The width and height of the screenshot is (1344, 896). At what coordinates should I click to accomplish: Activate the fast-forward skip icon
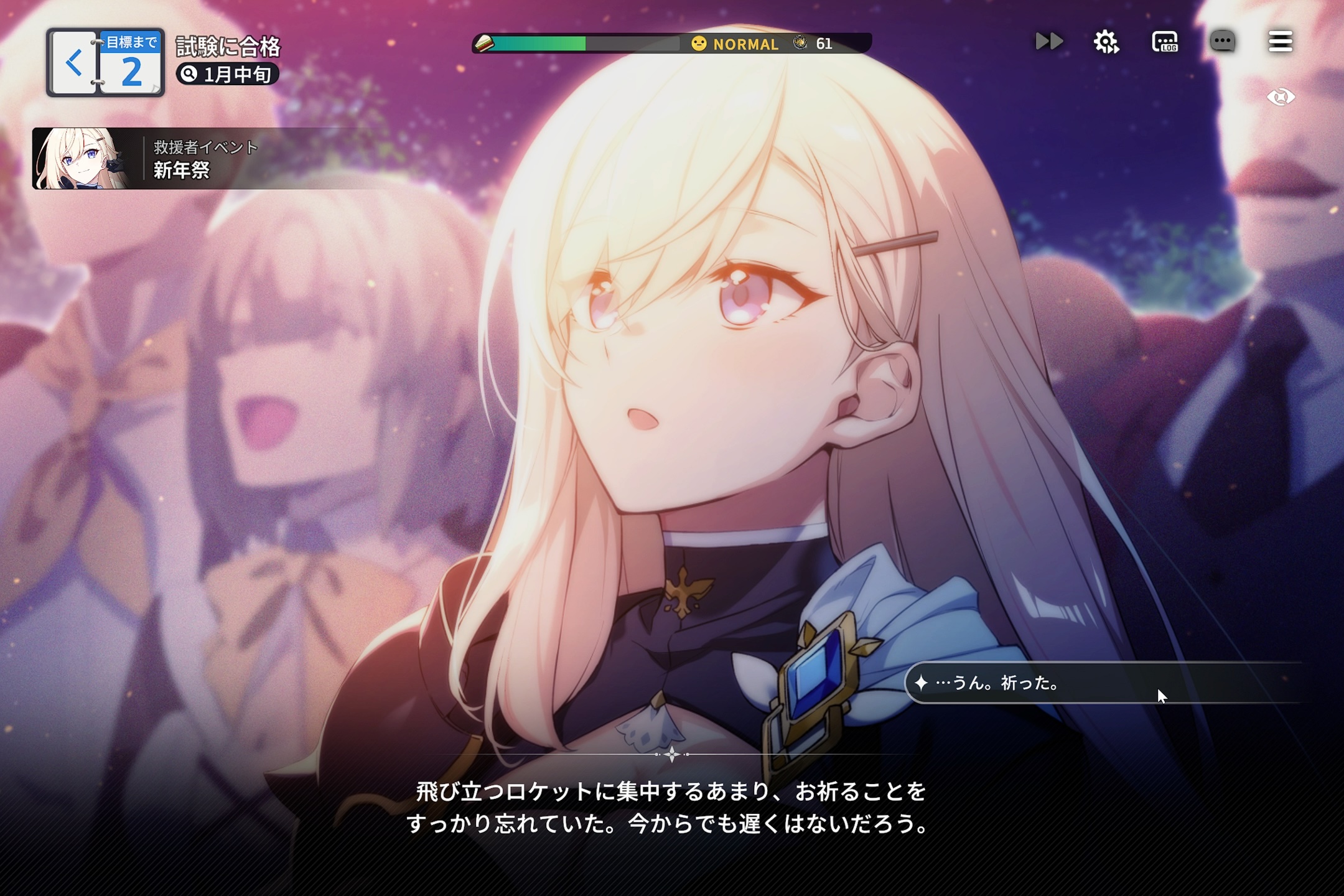click(1048, 42)
